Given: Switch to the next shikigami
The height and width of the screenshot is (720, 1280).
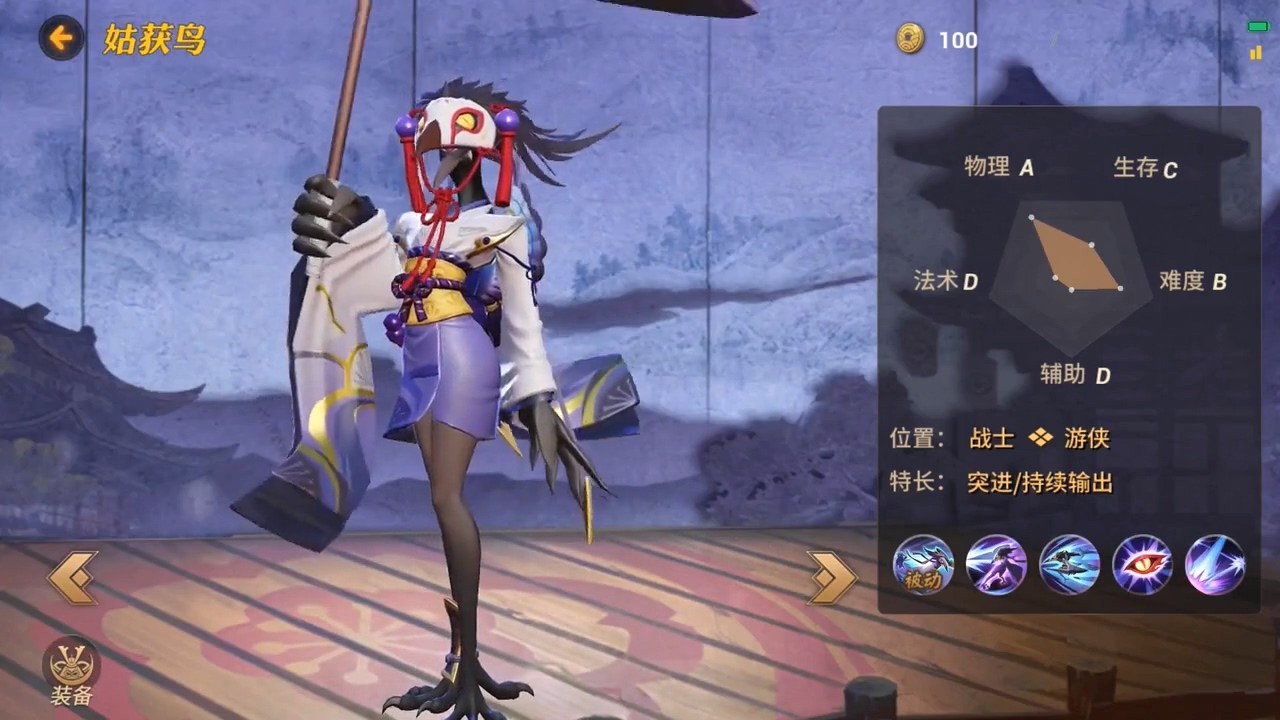Looking at the screenshot, I should click(x=832, y=577).
